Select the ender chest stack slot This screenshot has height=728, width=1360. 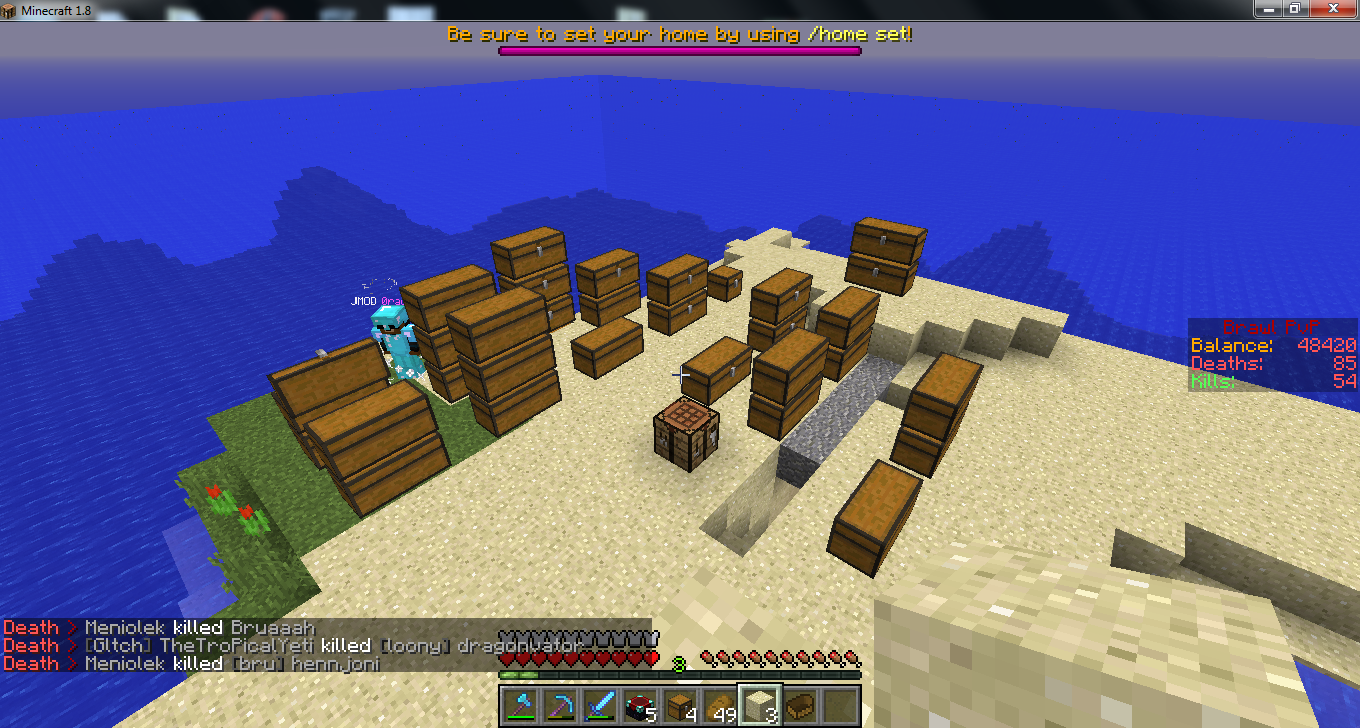[640, 705]
